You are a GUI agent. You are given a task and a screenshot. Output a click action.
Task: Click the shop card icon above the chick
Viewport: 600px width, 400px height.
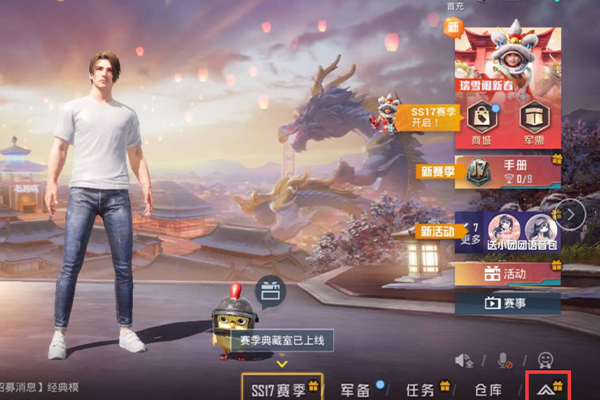coord(271,291)
